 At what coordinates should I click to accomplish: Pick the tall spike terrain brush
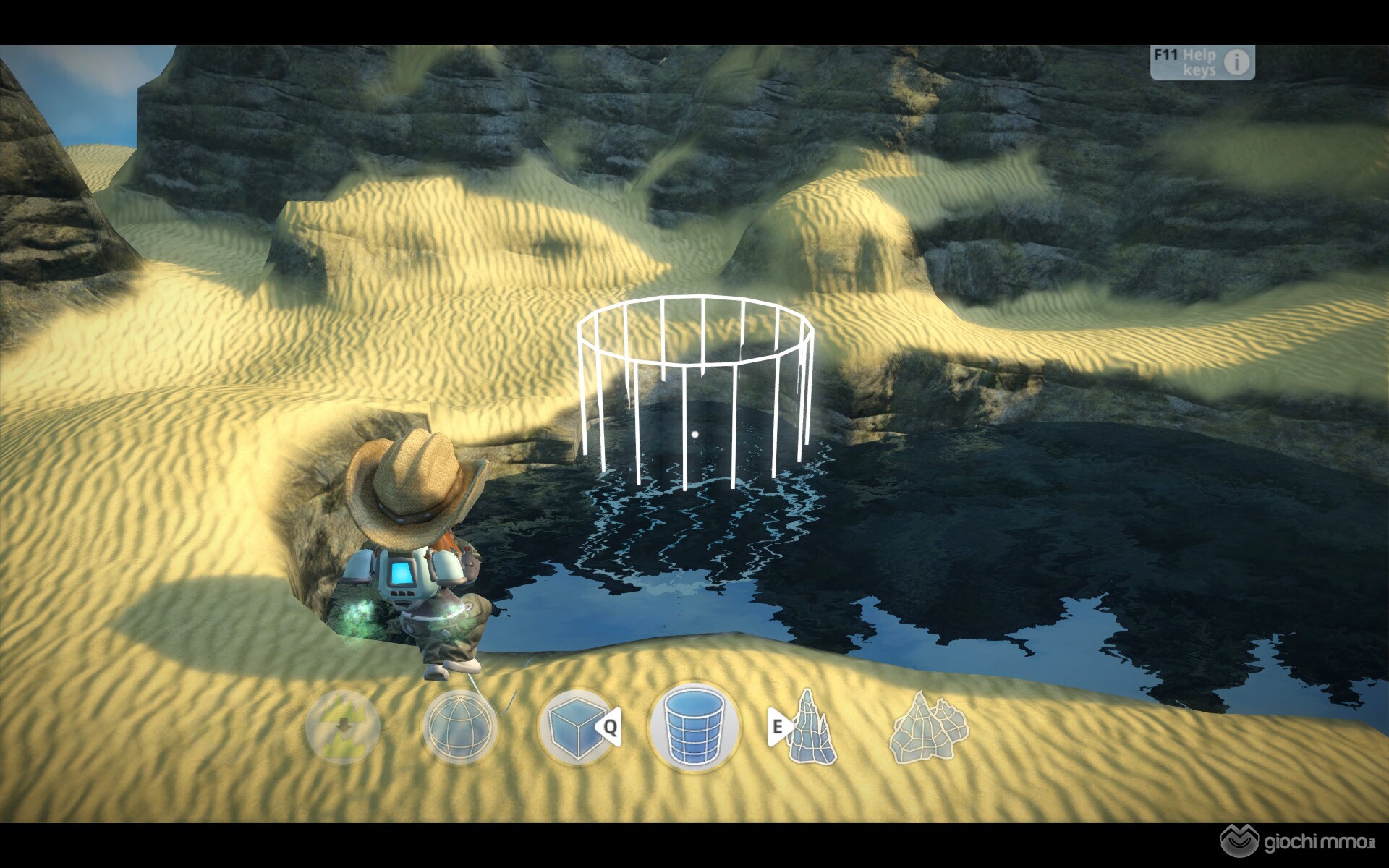coord(811,726)
